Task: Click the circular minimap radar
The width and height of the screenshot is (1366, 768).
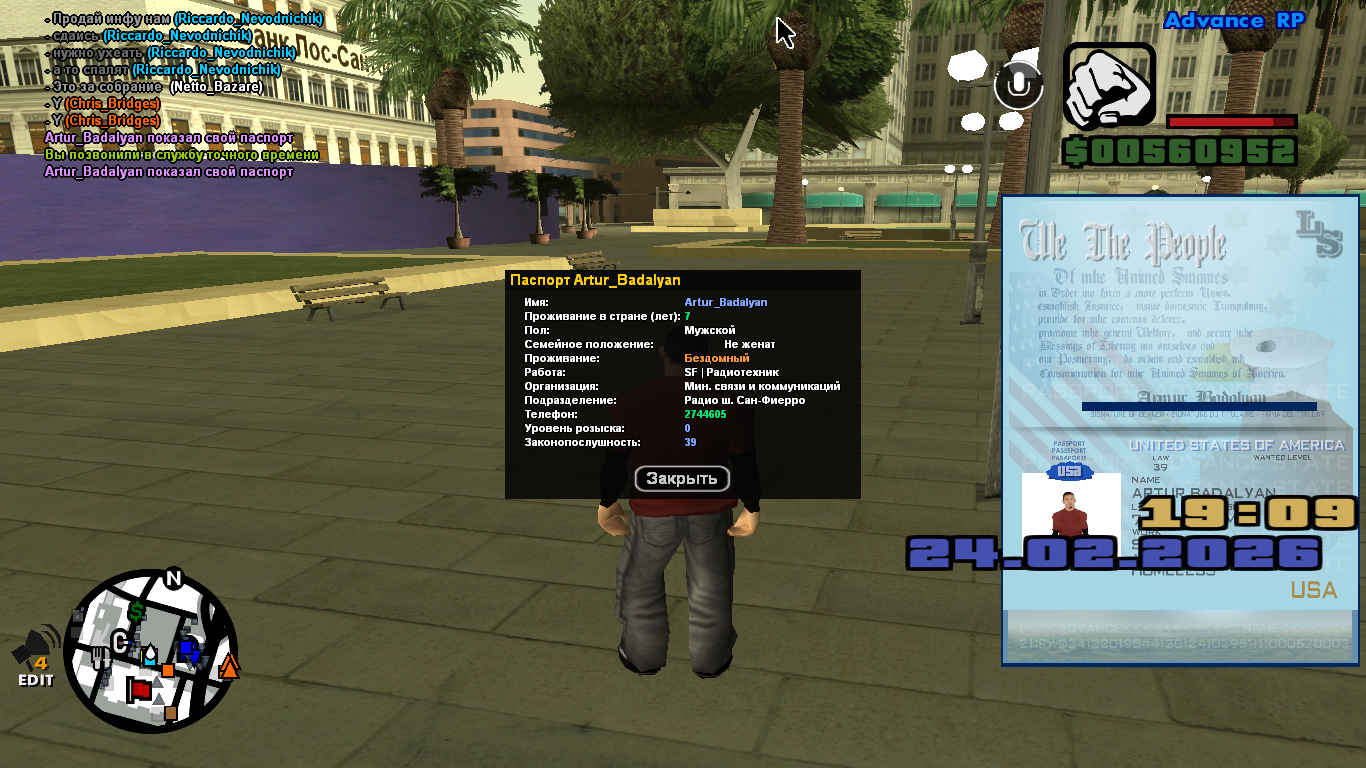Action: [x=151, y=651]
